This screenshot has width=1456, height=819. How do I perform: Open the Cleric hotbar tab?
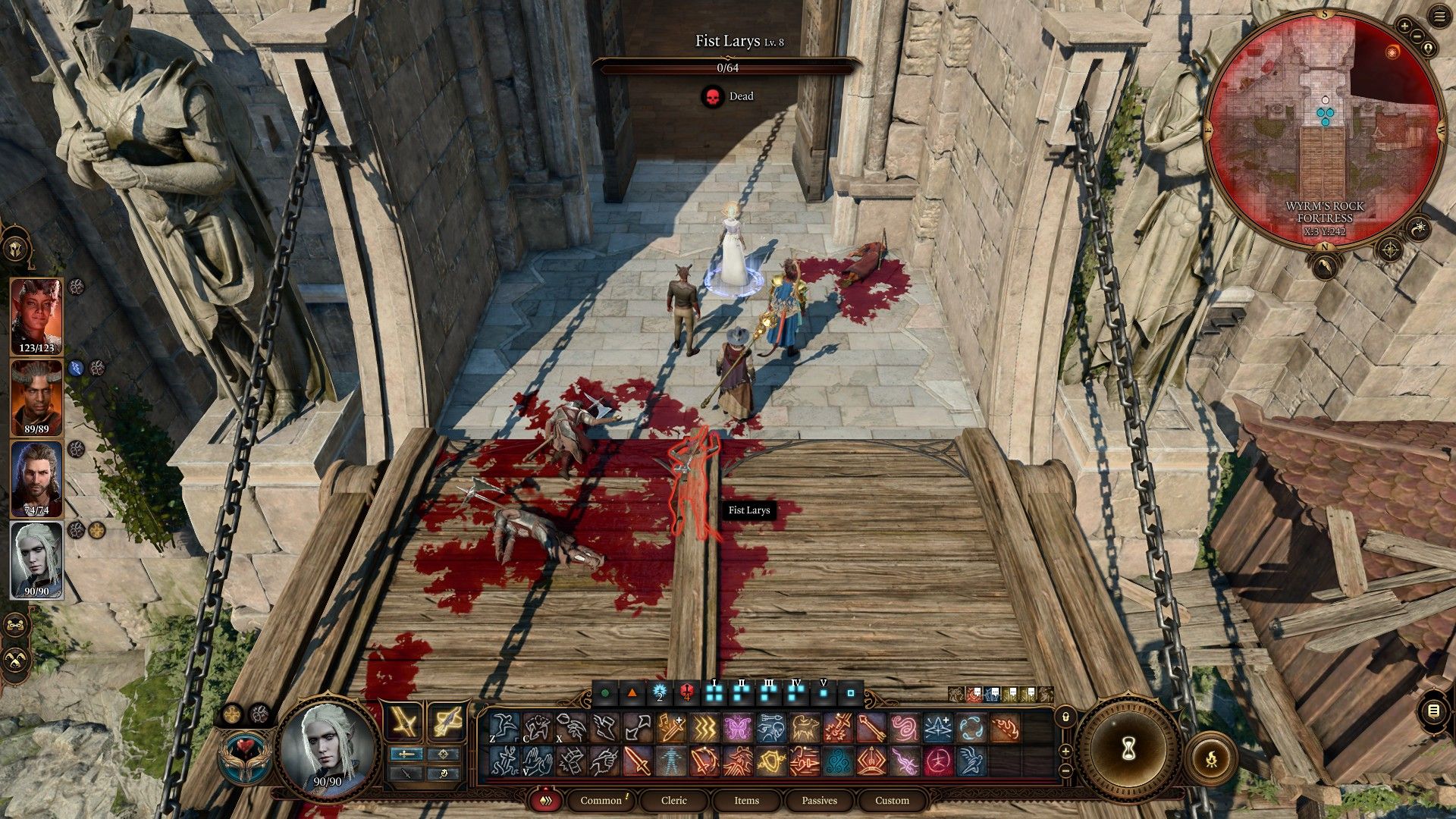tap(673, 800)
